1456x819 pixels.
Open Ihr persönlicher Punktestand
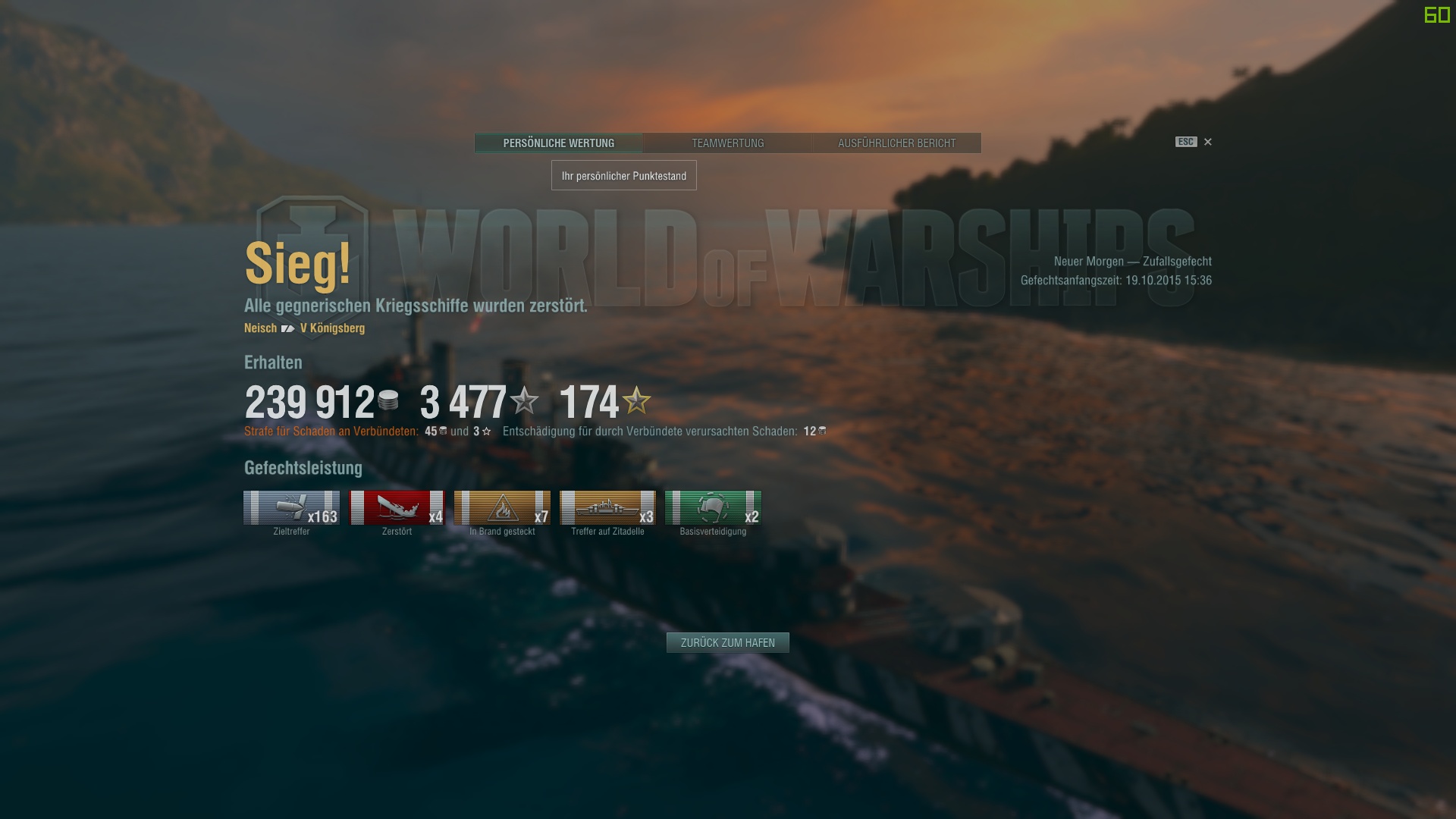tap(623, 175)
